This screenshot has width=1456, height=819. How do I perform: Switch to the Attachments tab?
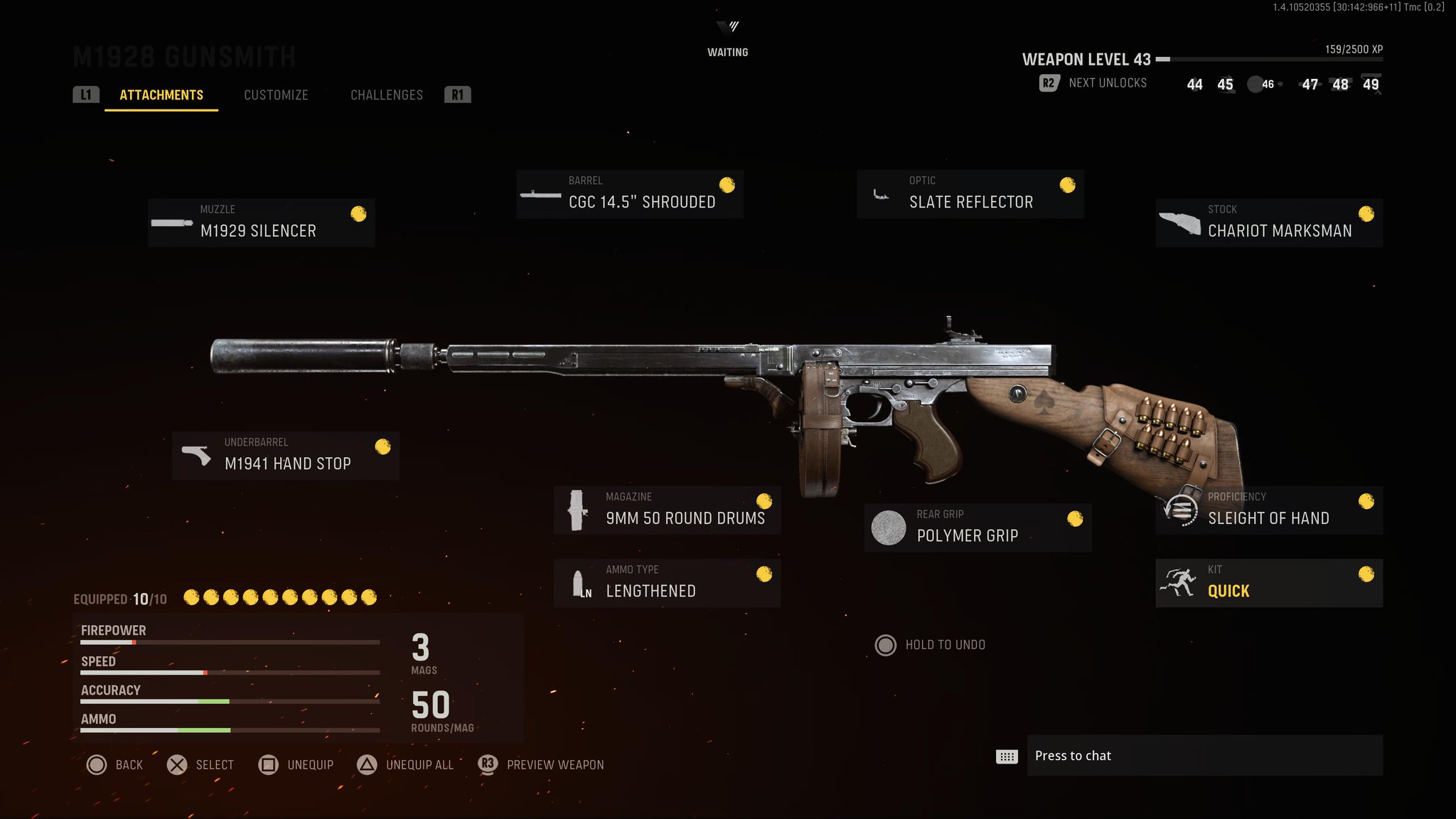point(161,95)
